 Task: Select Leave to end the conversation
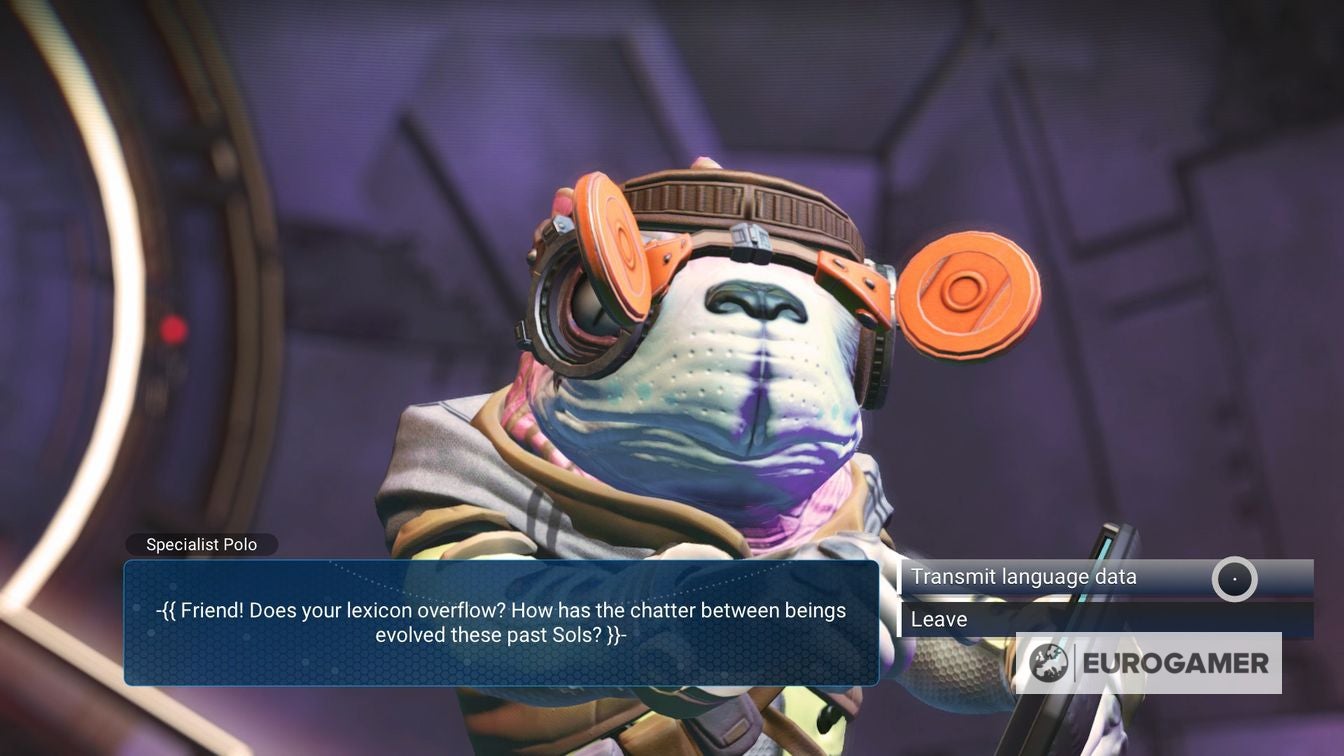click(939, 619)
